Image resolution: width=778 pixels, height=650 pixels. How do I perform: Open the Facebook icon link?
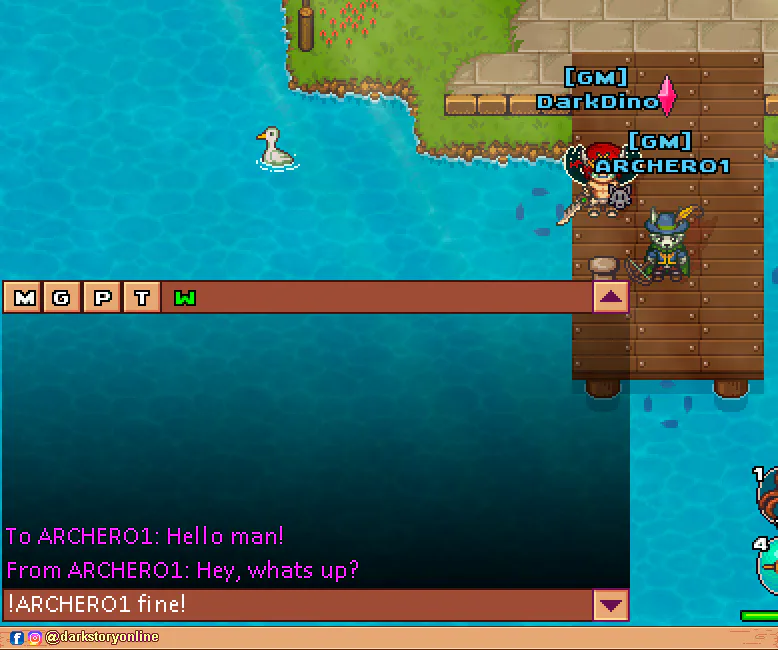17,637
